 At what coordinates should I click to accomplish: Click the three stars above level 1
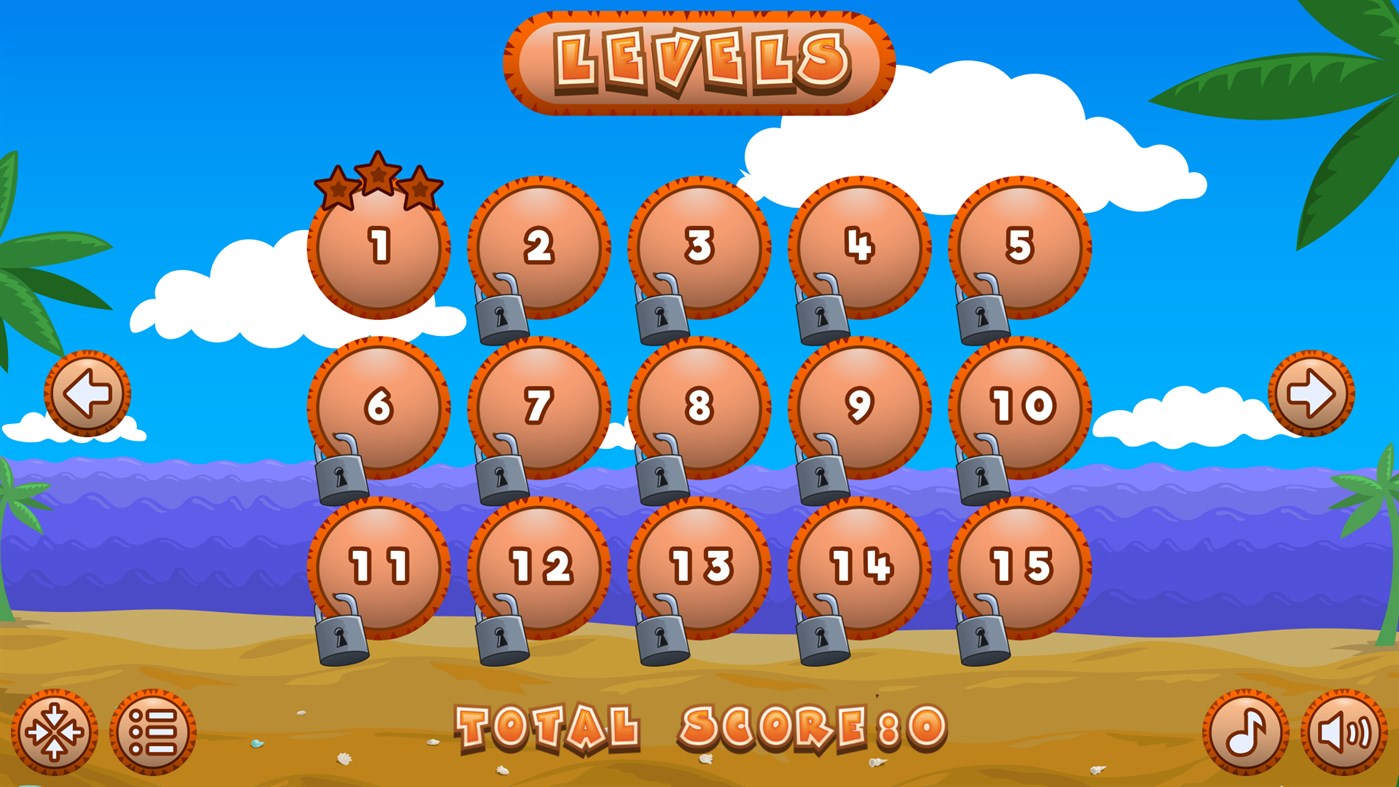coord(378,182)
